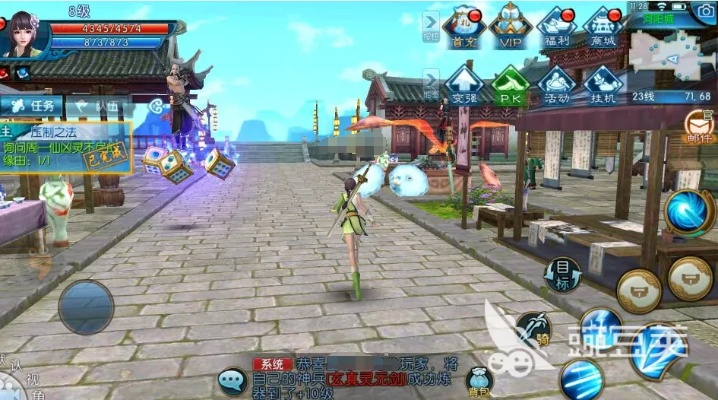This screenshot has width=718, height=400.
Task: Switch to the 任务 quest tab
Action: click(33, 106)
